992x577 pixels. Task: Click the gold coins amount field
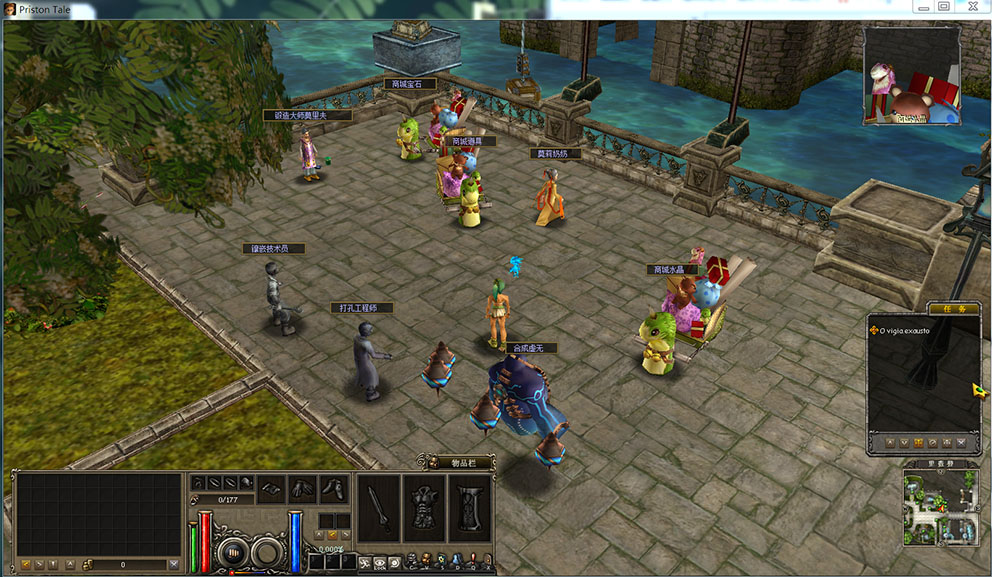tap(123, 565)
